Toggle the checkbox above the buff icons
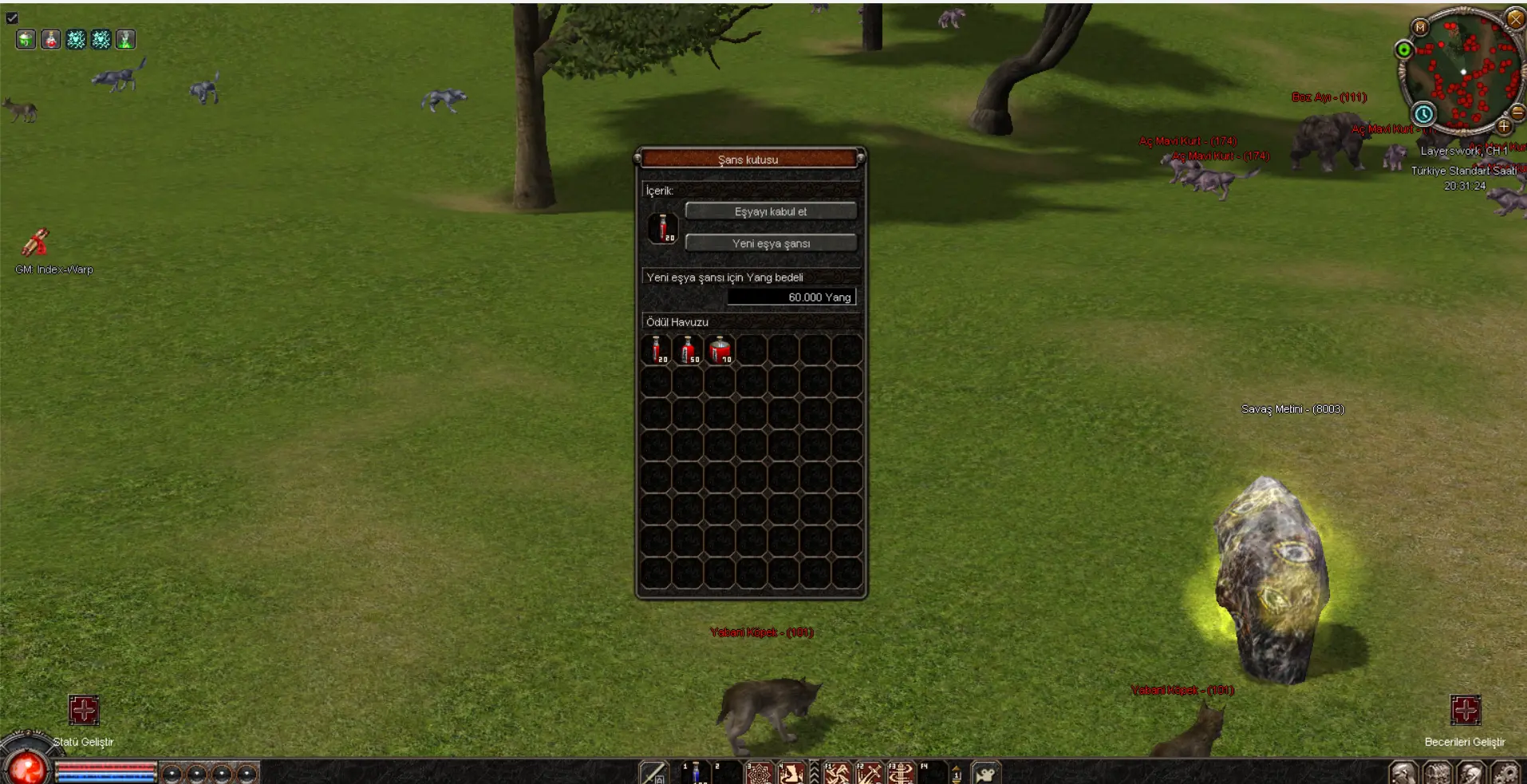1527x784 pixels. pos(12,18)
